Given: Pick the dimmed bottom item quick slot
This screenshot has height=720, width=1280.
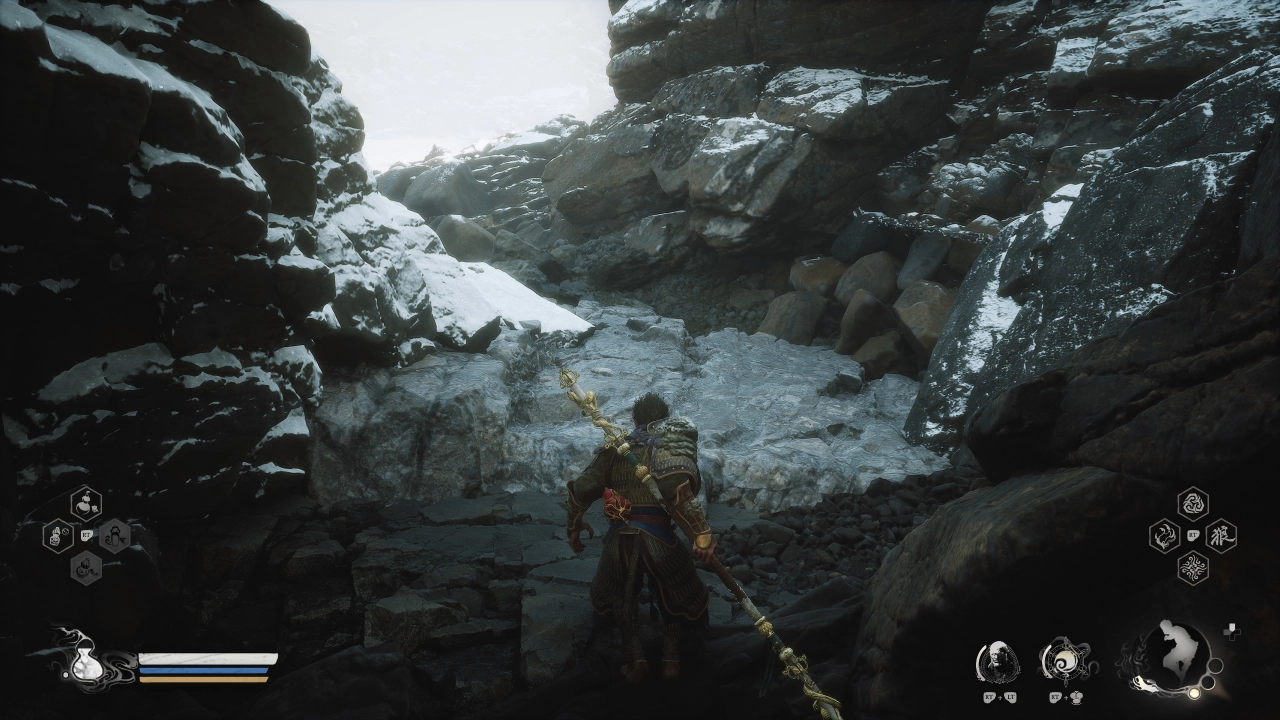Looking at the screenshot, I should click(x=86, y=568).
